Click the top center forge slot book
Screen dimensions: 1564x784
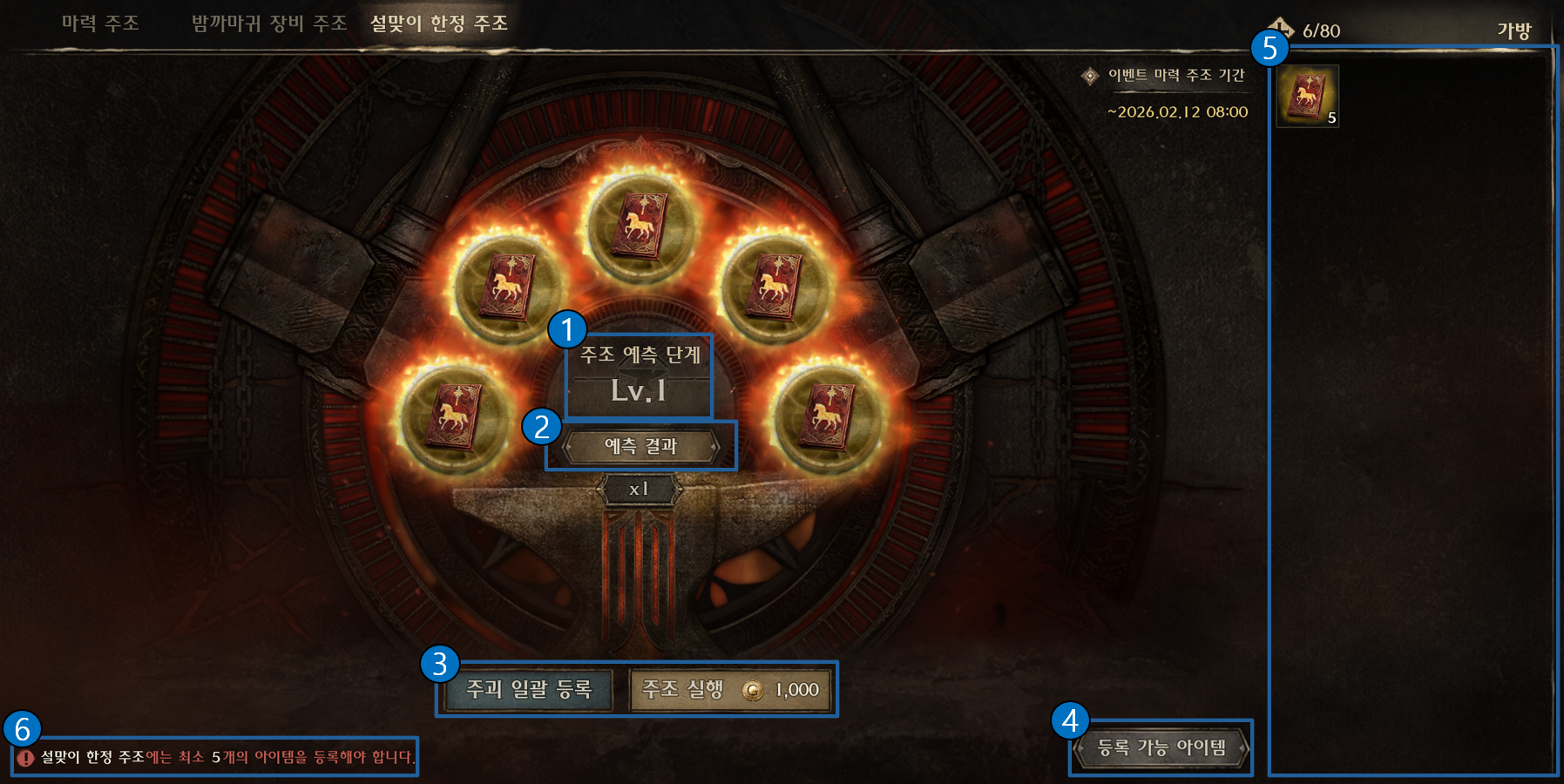640,226
